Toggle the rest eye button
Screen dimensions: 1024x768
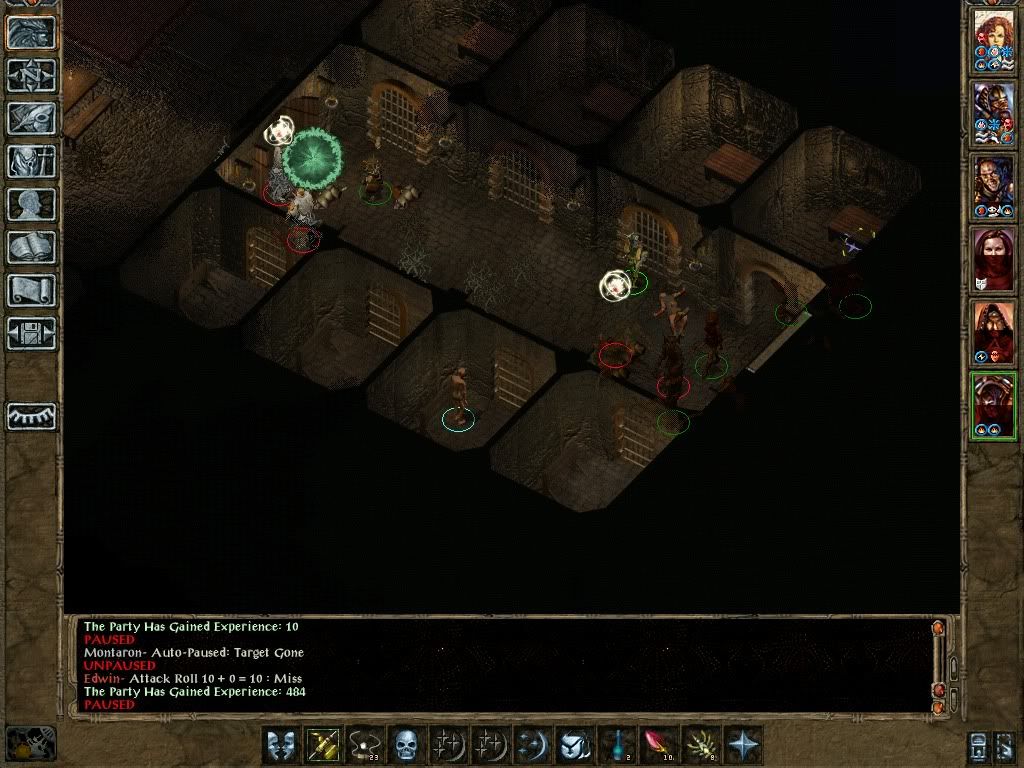31,416
